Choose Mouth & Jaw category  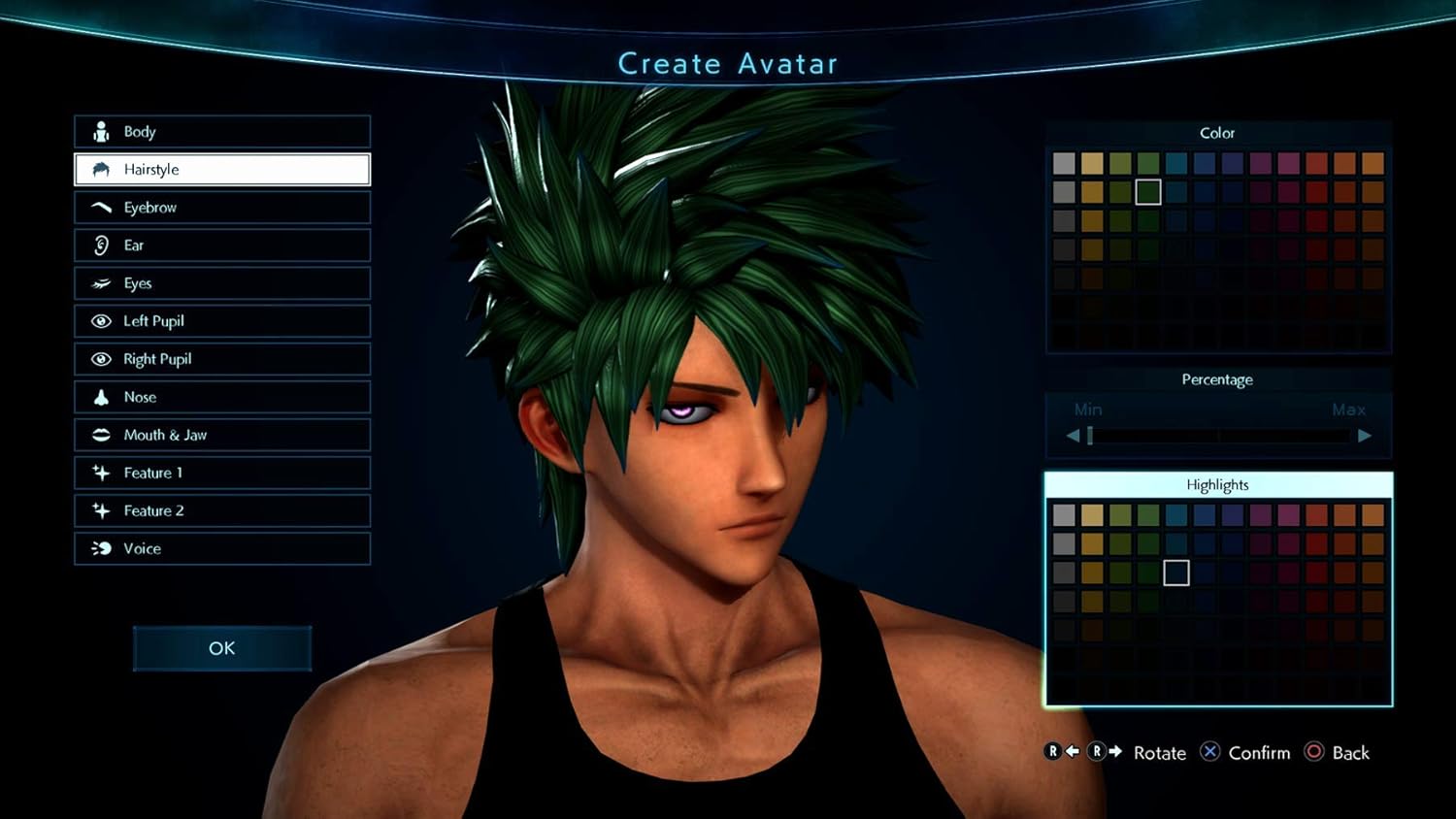tap(222, 435)
